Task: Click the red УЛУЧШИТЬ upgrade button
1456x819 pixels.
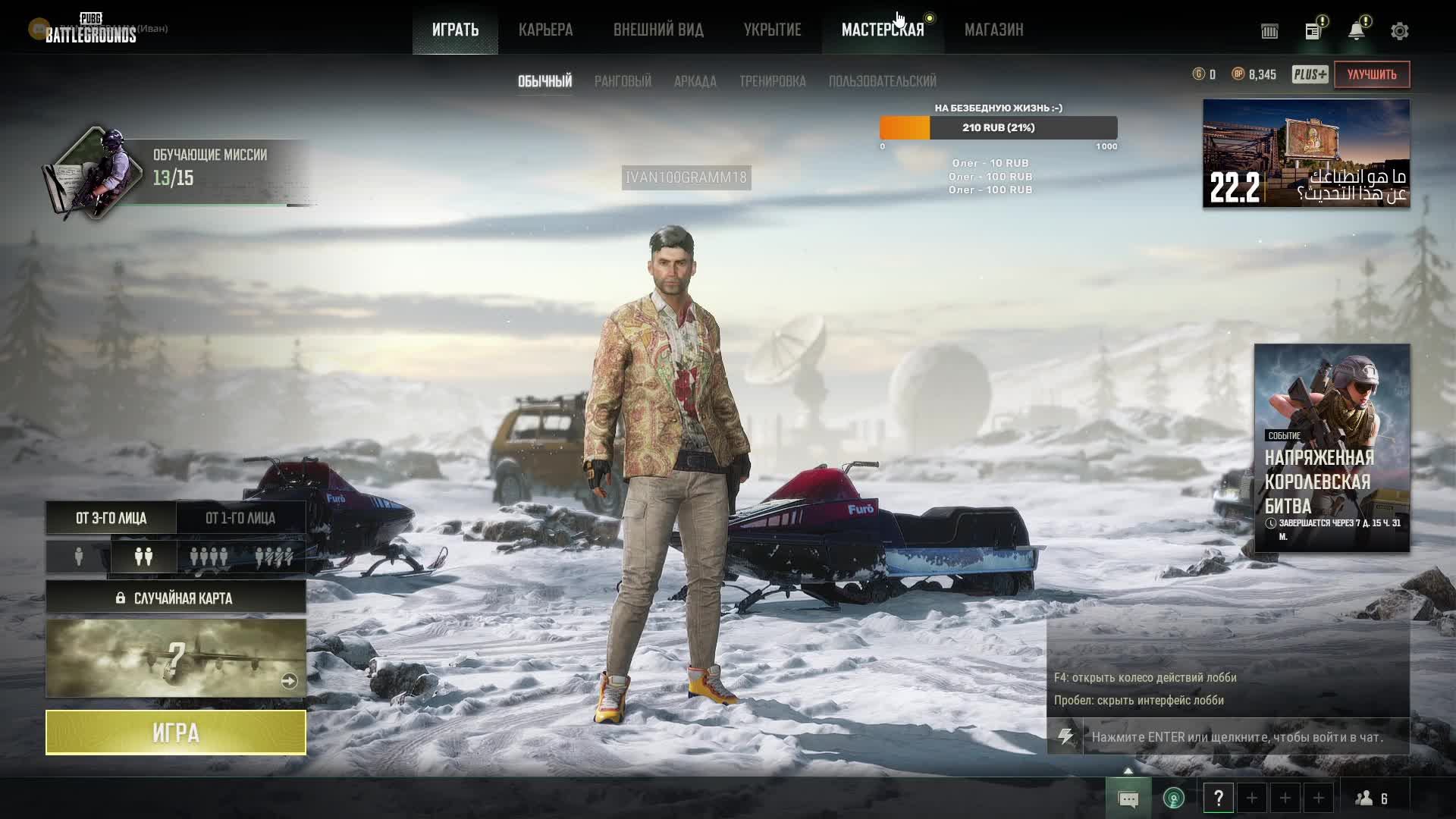Action: click(x=1371, y=74)
